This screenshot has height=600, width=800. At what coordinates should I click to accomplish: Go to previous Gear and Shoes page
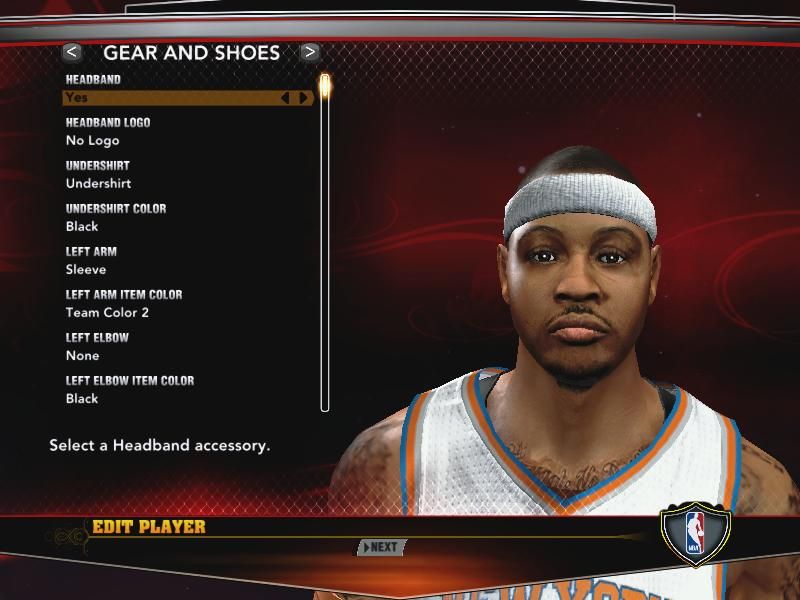click(x=71, y=52)
